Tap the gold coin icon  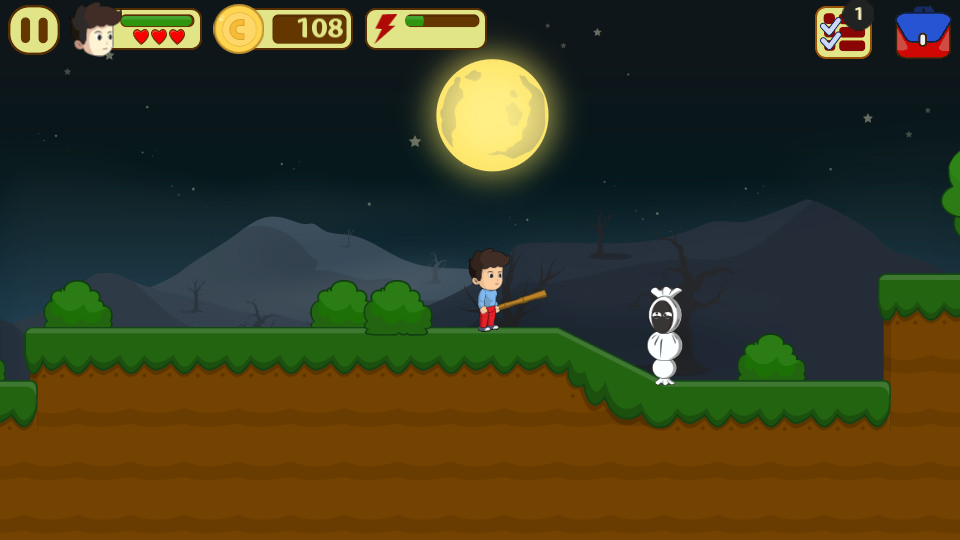tap(238, 29)
